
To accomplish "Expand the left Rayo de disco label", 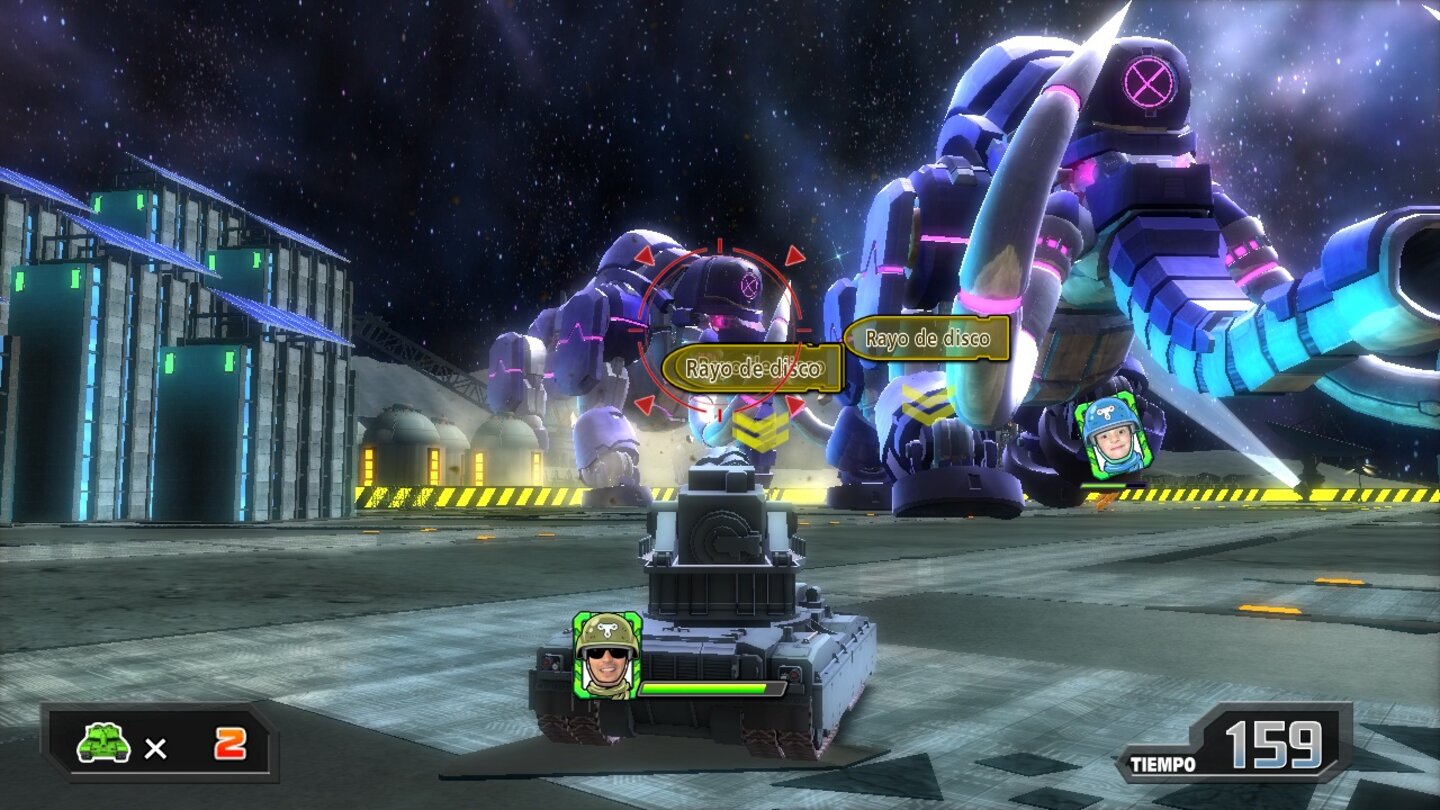I will [753, 366].
